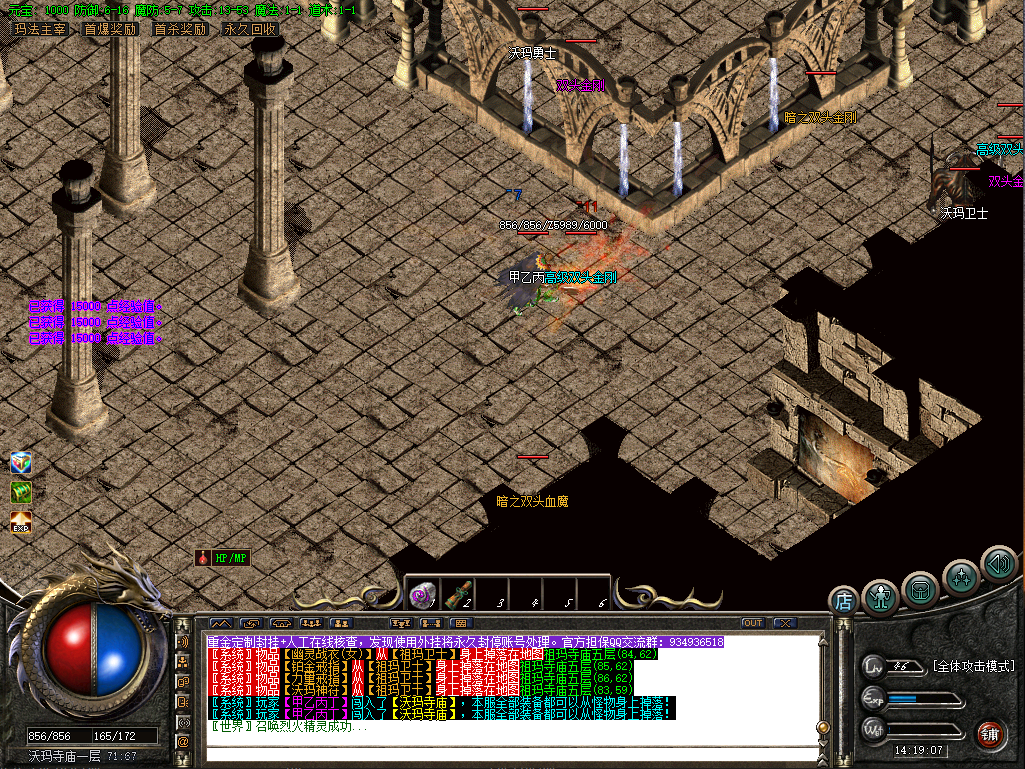Click the red 铺 stall button
This screenshot has height=769, width=1025.
[x=990, y=733]
